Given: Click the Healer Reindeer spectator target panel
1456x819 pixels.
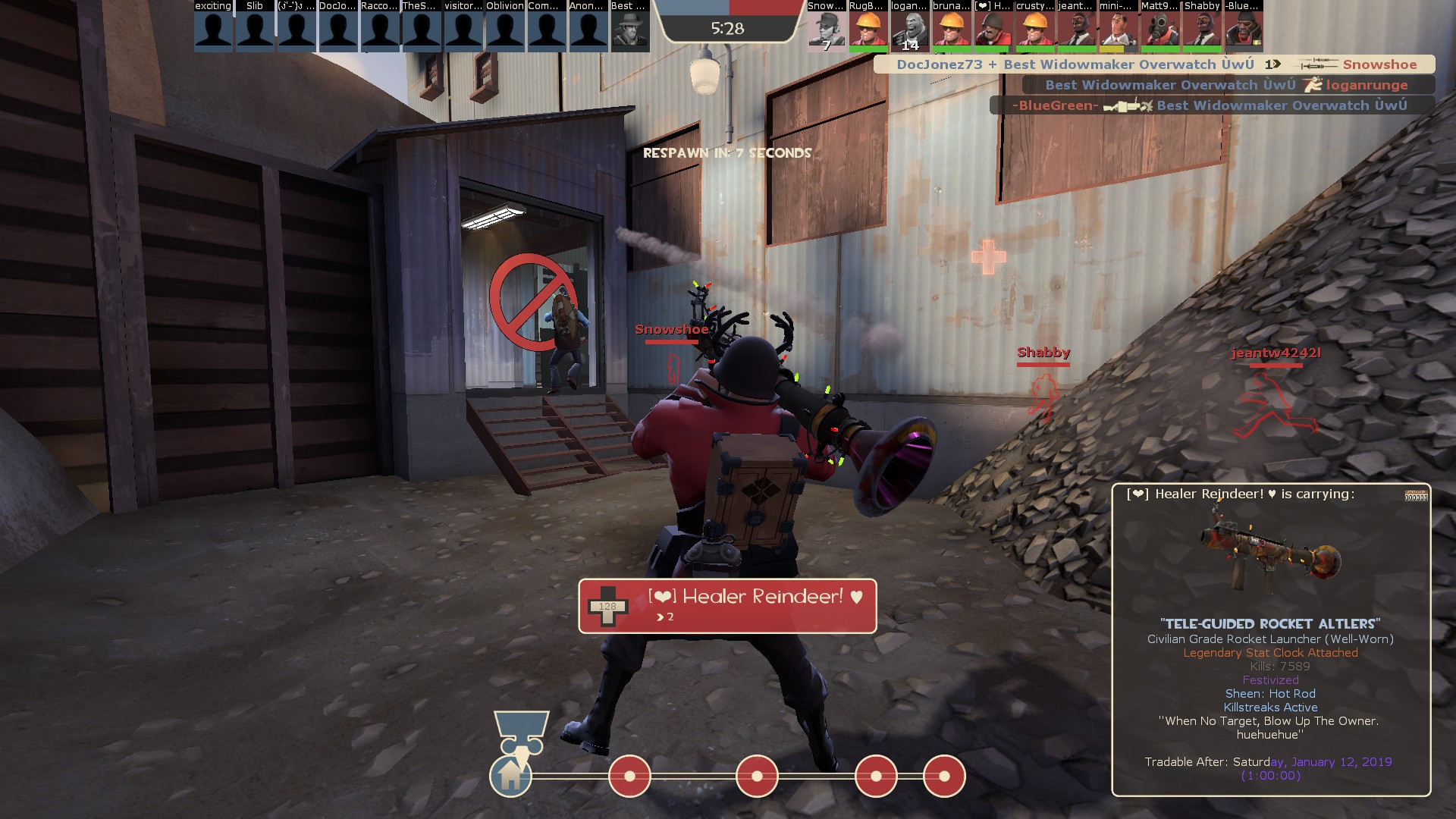Looking at the screenshot, I should click(x=727, y=606).
